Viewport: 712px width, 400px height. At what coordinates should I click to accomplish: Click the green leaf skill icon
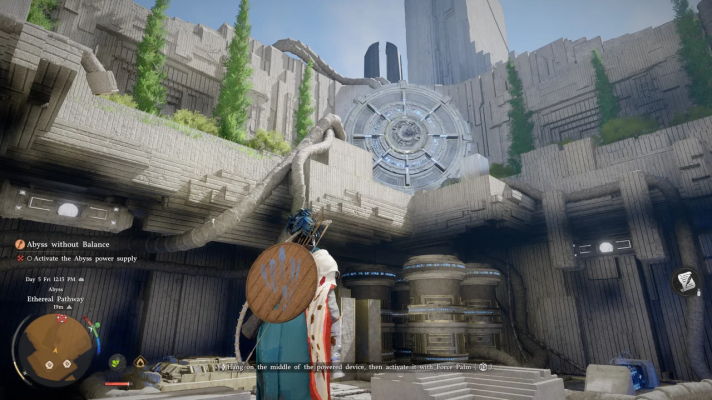(117, 362)
